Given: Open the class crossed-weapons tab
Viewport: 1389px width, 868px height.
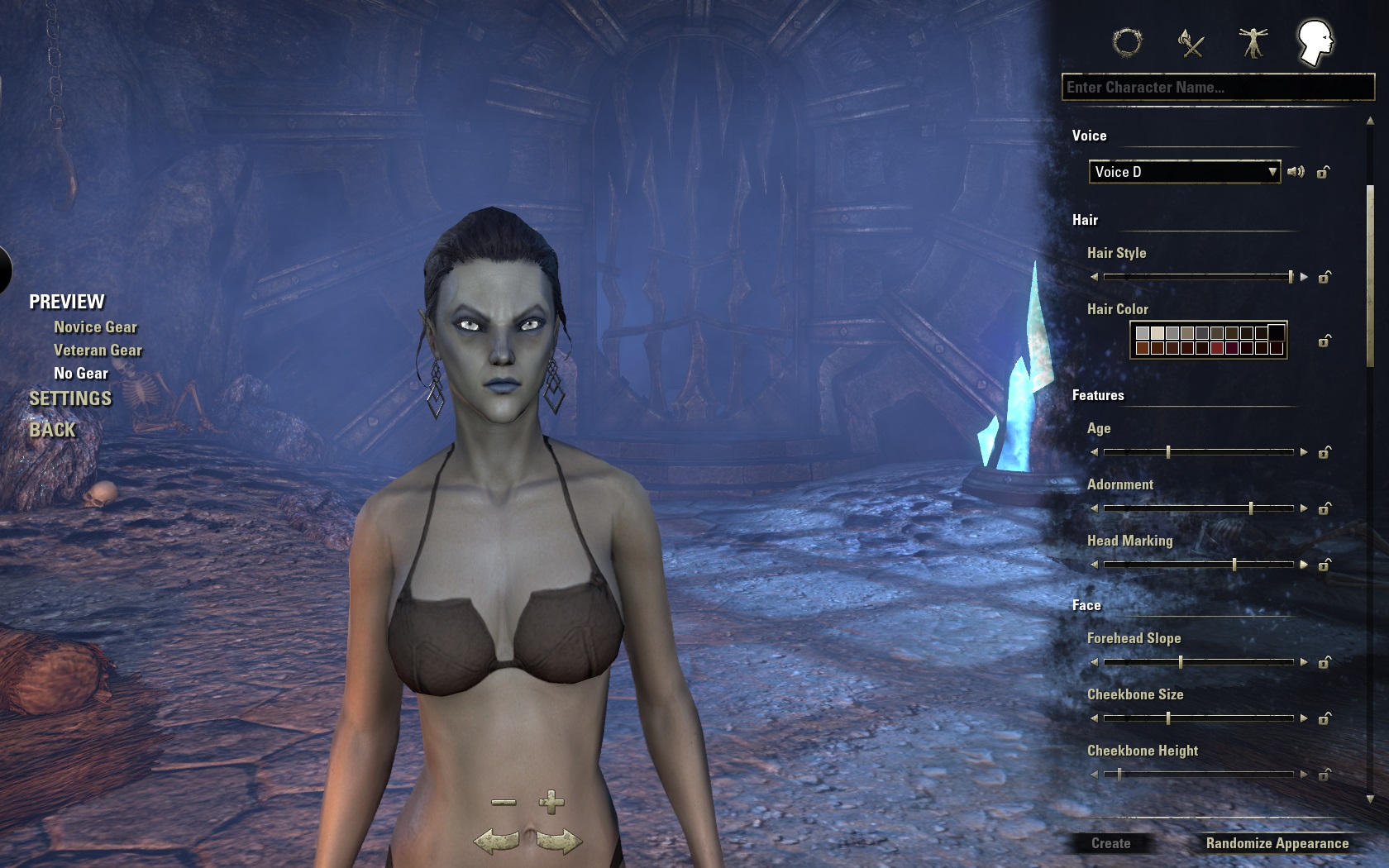Looking at the screenshot, I should (x=1191, y=43).
